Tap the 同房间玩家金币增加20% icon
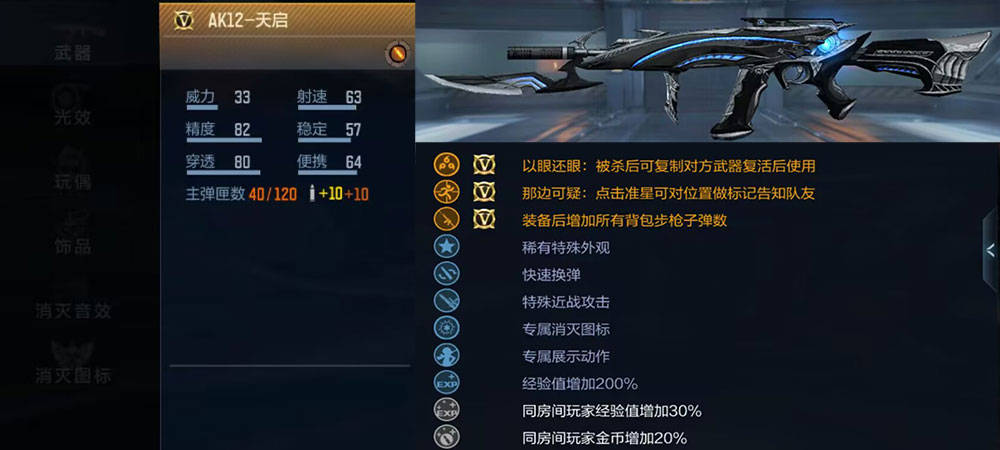The width and height of the screenshot is (1000, 450). (x=446, y=437)
